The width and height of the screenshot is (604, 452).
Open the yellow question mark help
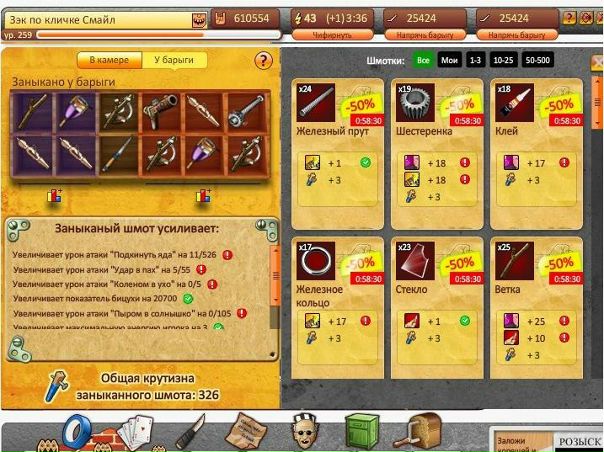264,61
